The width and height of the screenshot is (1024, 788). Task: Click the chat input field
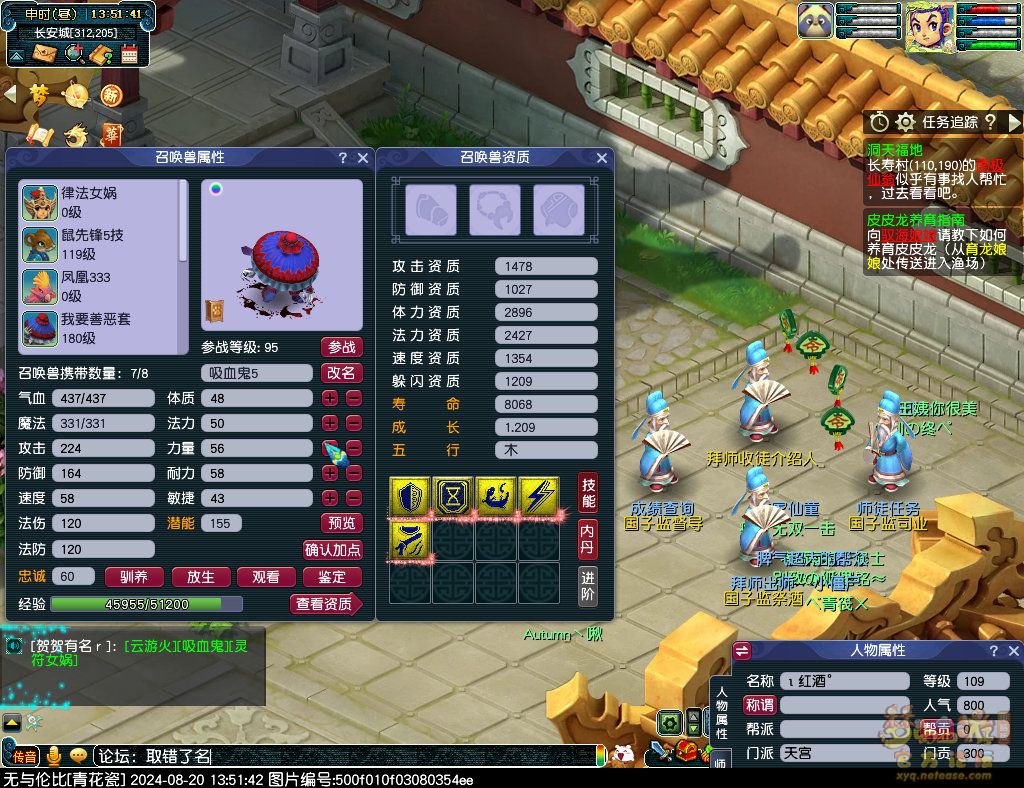(x=350, y=757)
